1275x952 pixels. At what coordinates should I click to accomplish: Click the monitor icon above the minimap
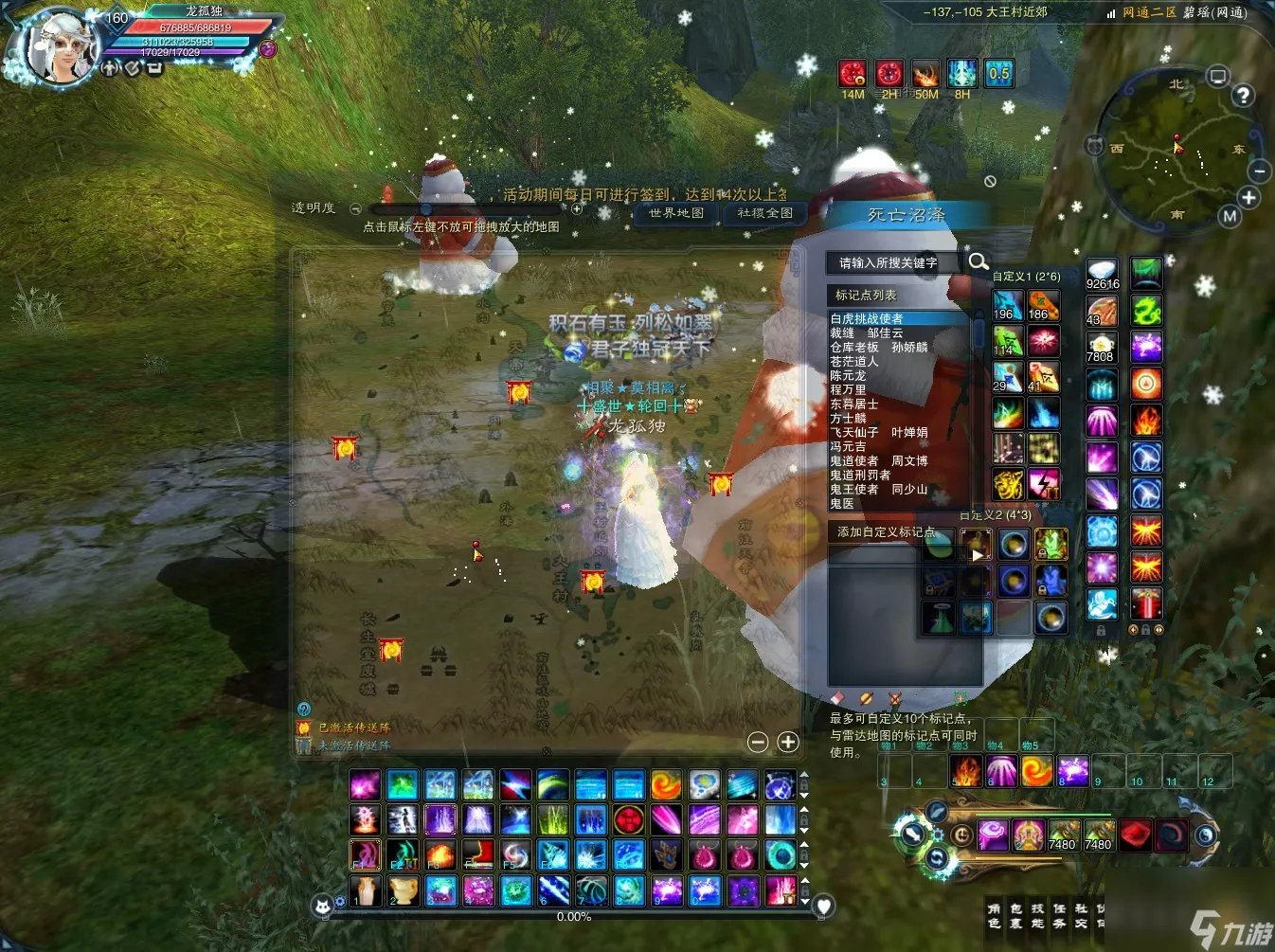click(1218, 76)
